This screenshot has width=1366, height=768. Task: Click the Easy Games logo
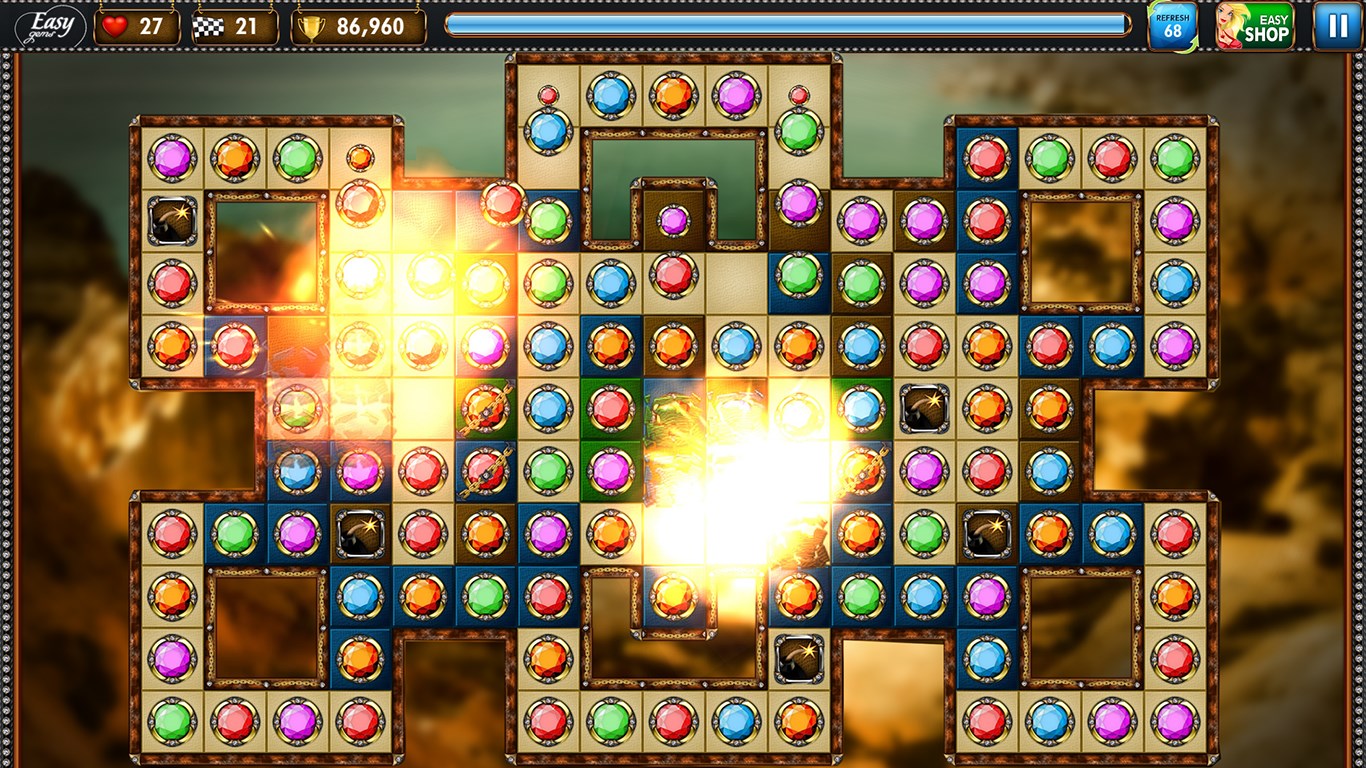tap(50, 26)
